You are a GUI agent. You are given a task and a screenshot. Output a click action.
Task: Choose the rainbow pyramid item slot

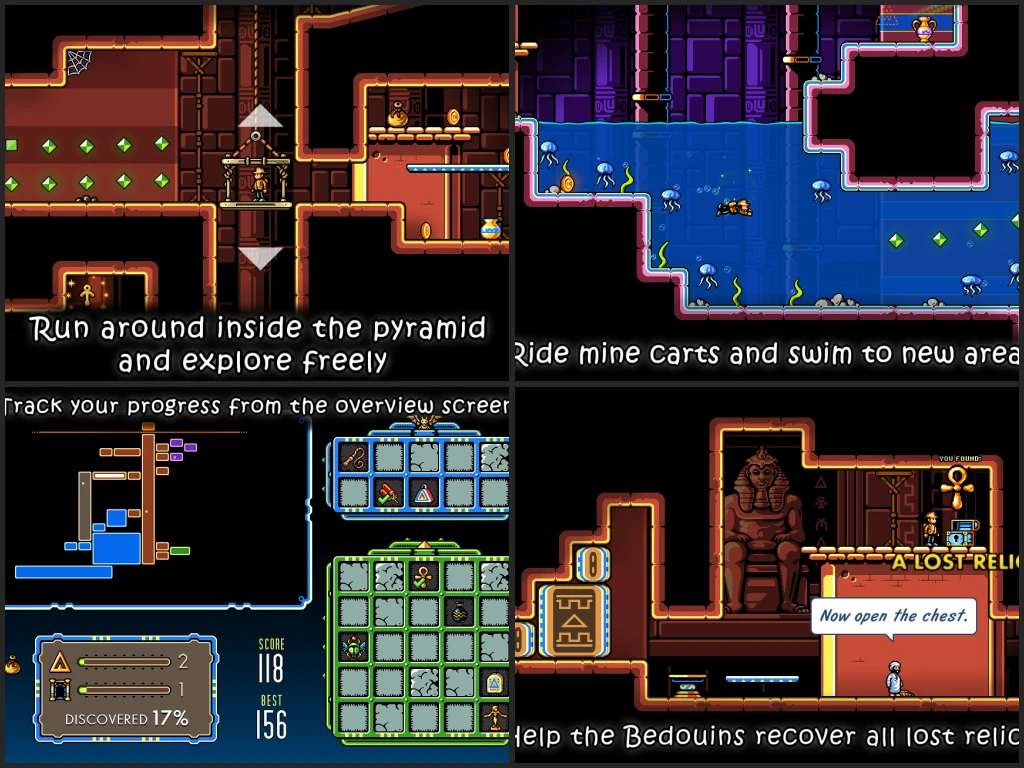click(x=425, y=491)
